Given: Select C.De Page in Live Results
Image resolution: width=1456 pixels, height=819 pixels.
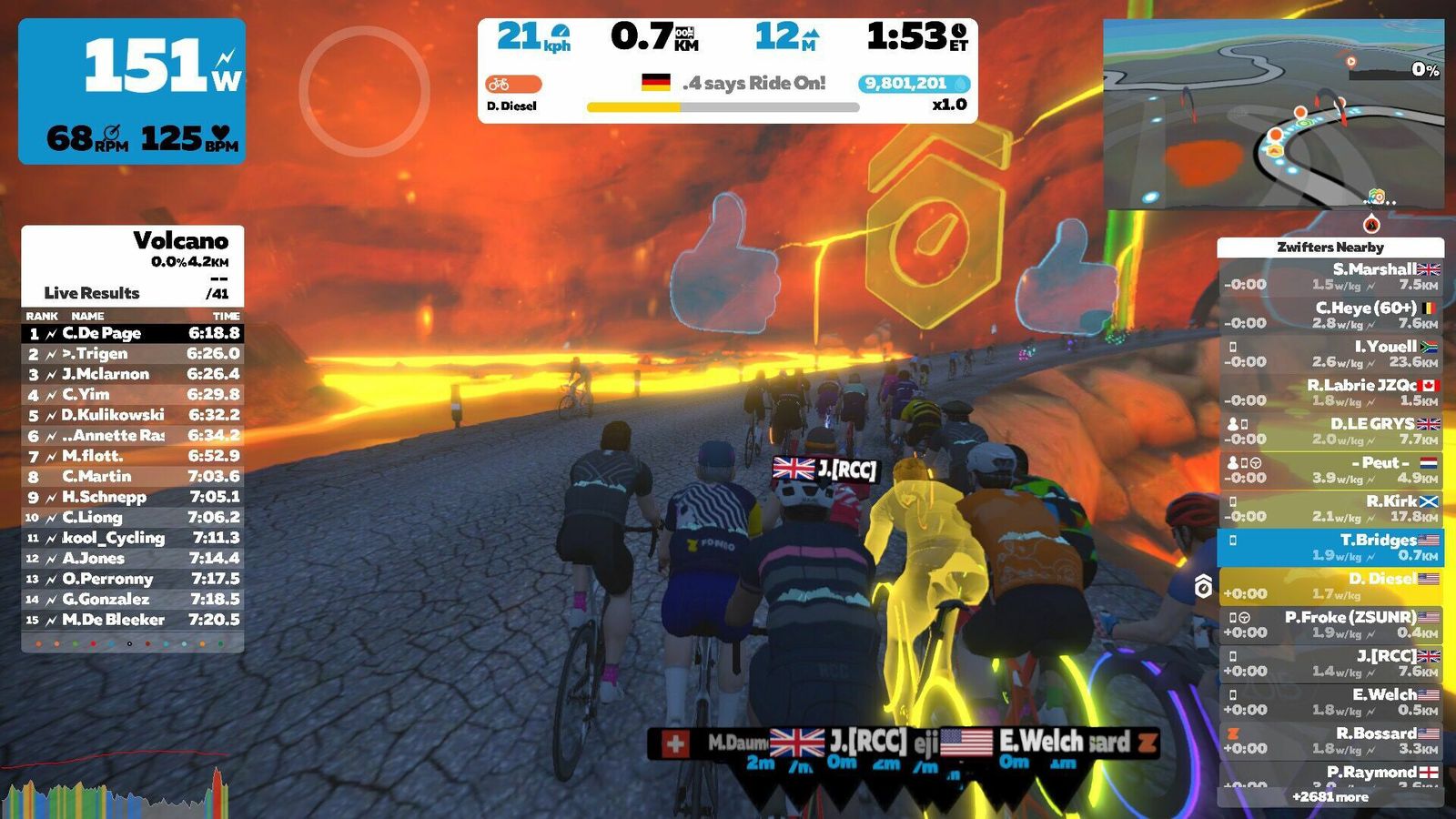Looking at the screenshot, I should pos(133,333).
